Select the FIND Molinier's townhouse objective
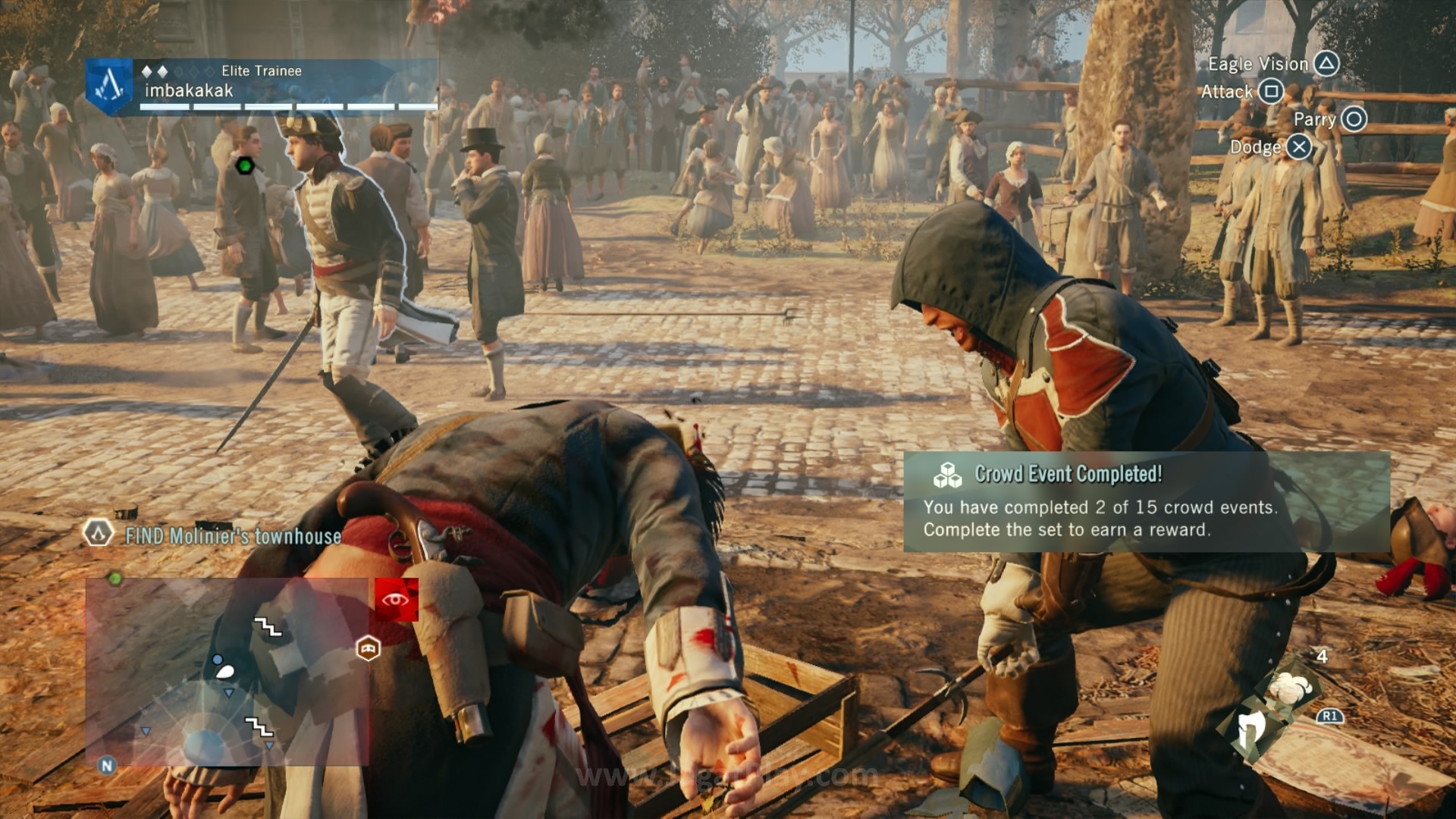This screenshot has height=819, width=1456. [x=233, y=536]
